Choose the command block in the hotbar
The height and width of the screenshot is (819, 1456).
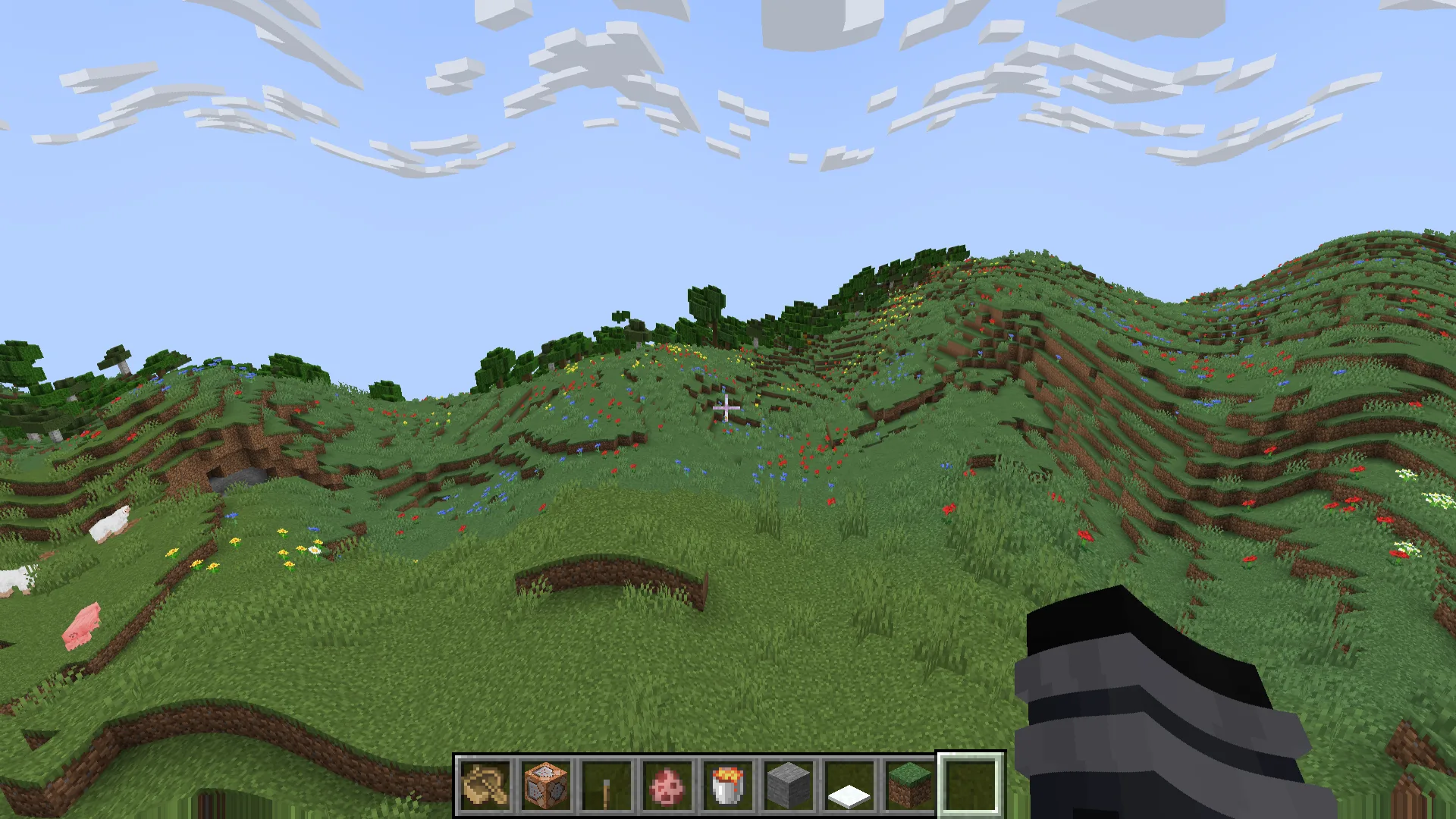546,785
